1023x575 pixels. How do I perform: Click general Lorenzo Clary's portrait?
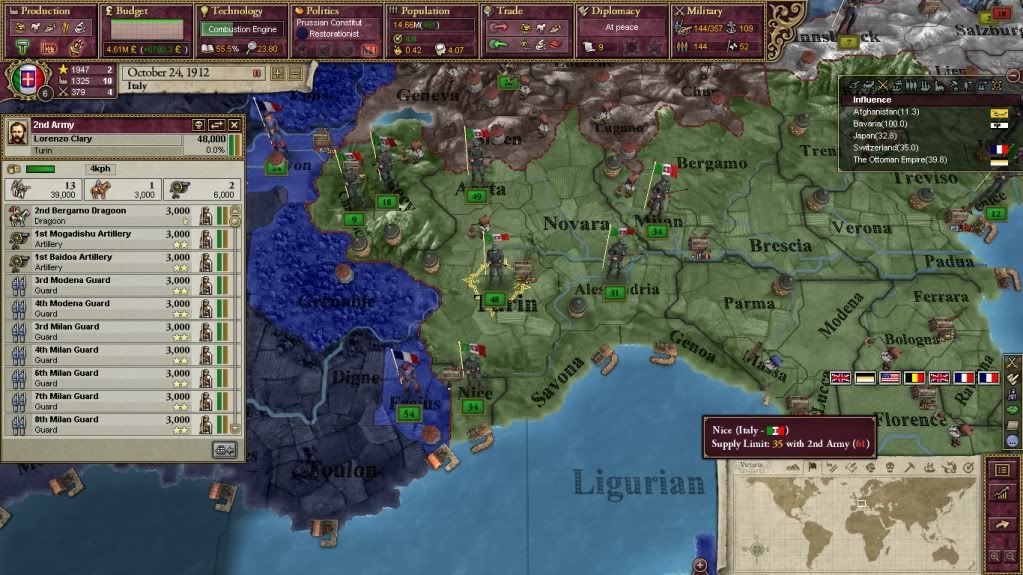[x=17, y=138]
